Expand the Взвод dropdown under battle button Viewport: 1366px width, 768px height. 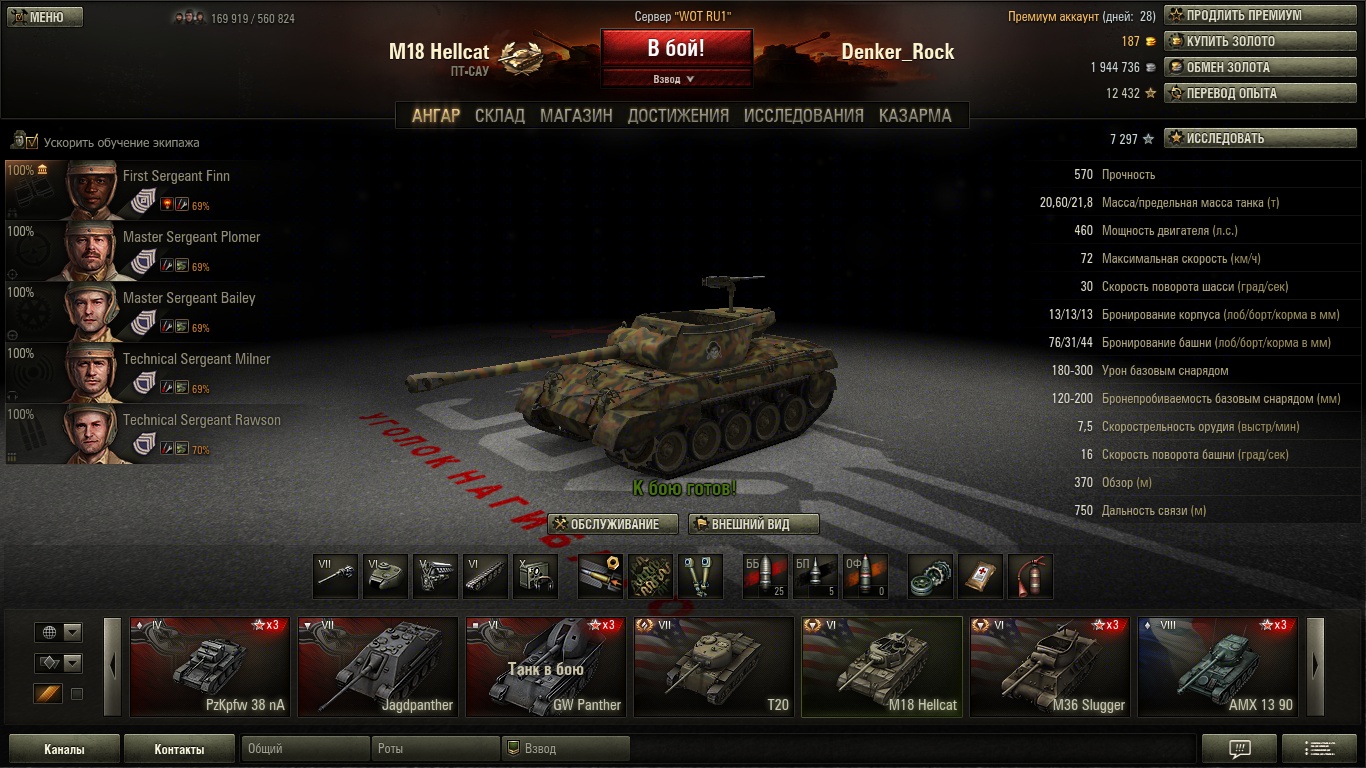(675, 79)
